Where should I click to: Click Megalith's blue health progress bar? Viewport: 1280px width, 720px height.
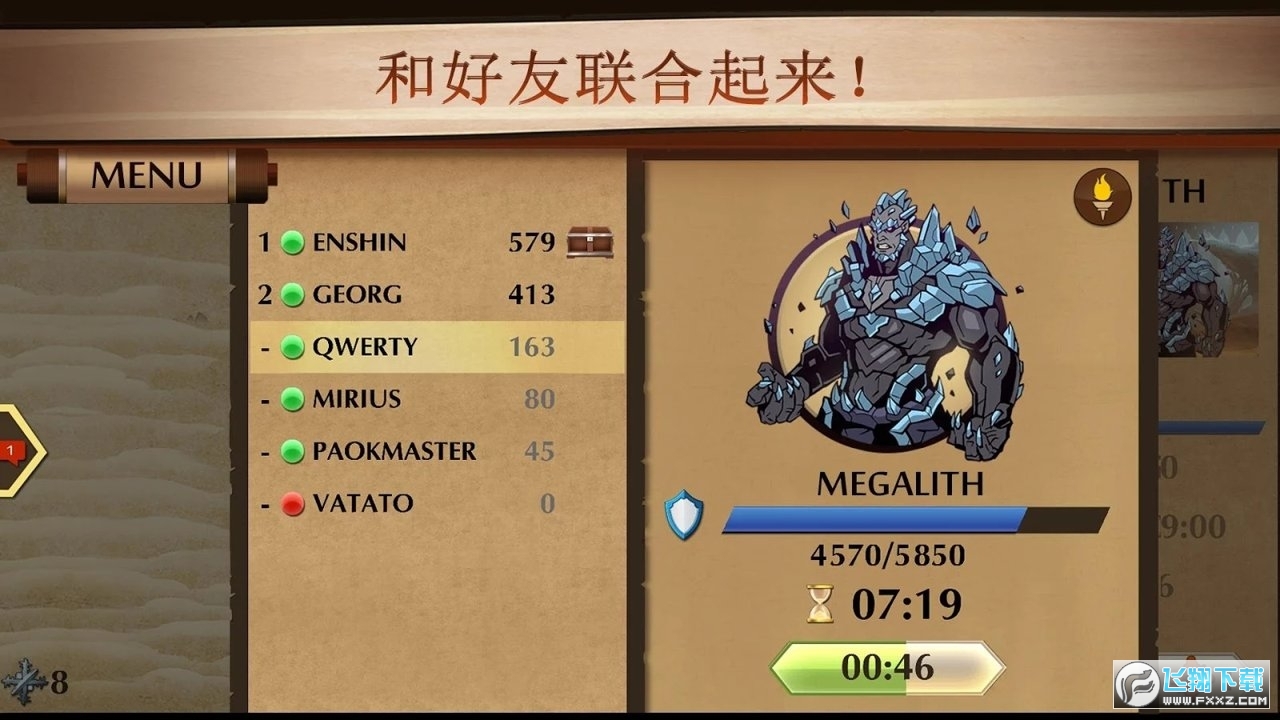coord(878,516)
